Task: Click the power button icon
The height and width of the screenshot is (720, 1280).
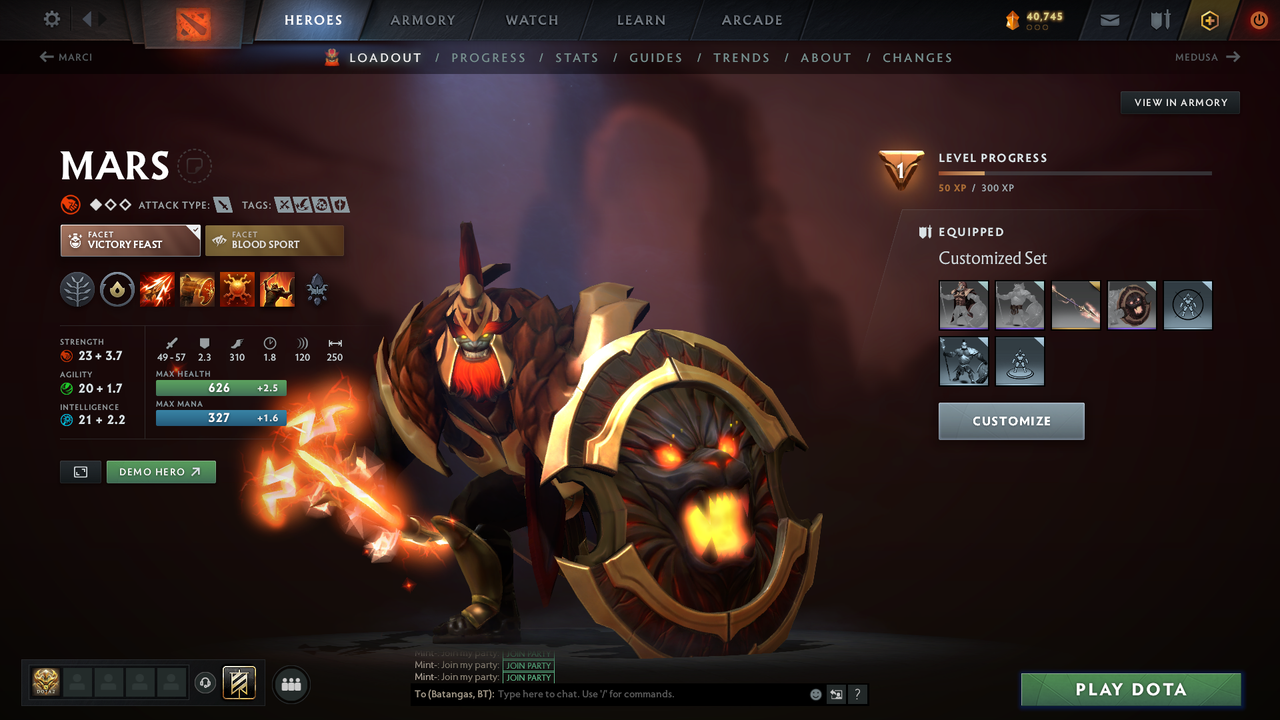Action: (x=1258, y=19)
